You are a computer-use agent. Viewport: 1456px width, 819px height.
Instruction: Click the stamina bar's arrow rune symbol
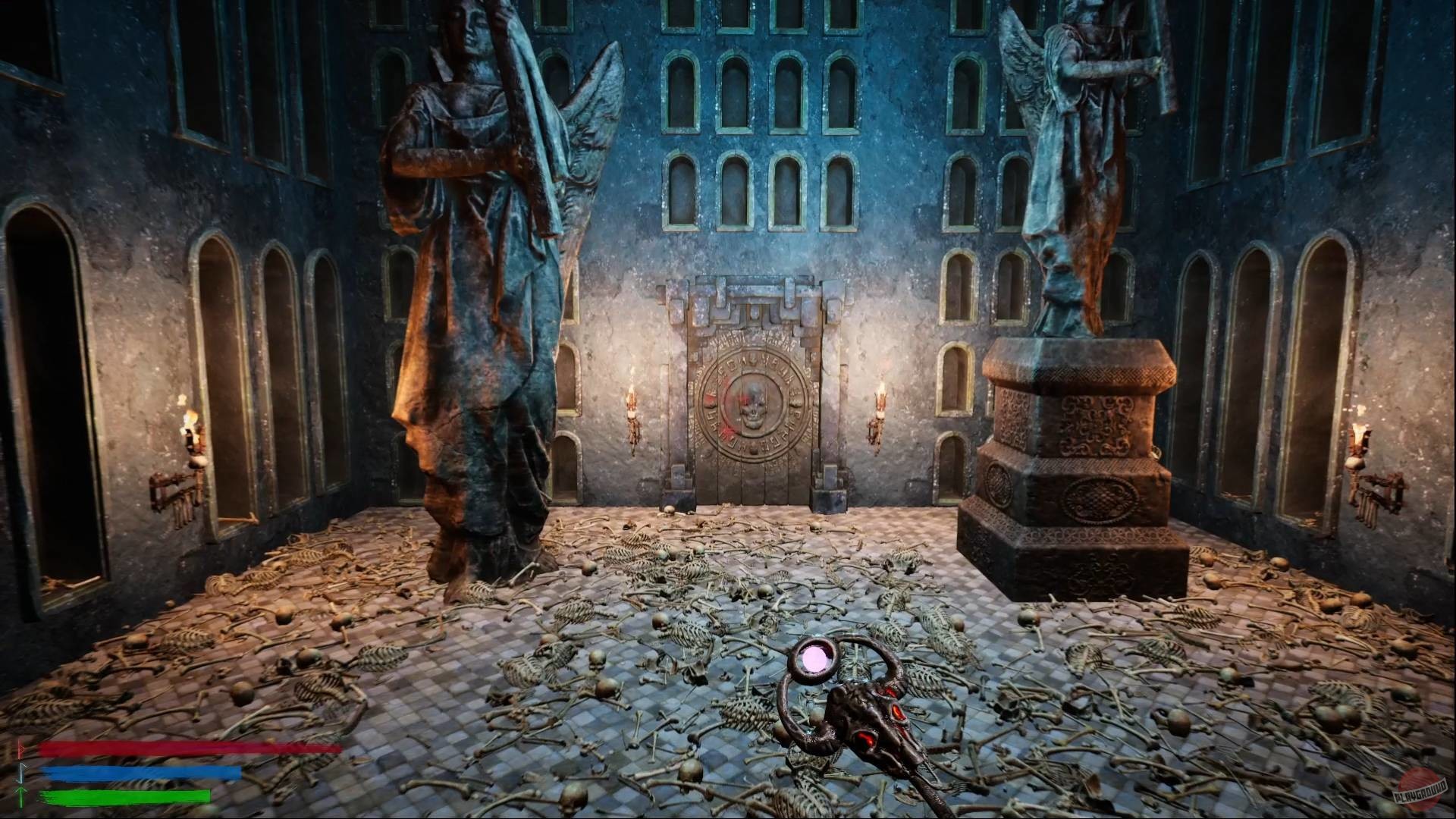20,796
